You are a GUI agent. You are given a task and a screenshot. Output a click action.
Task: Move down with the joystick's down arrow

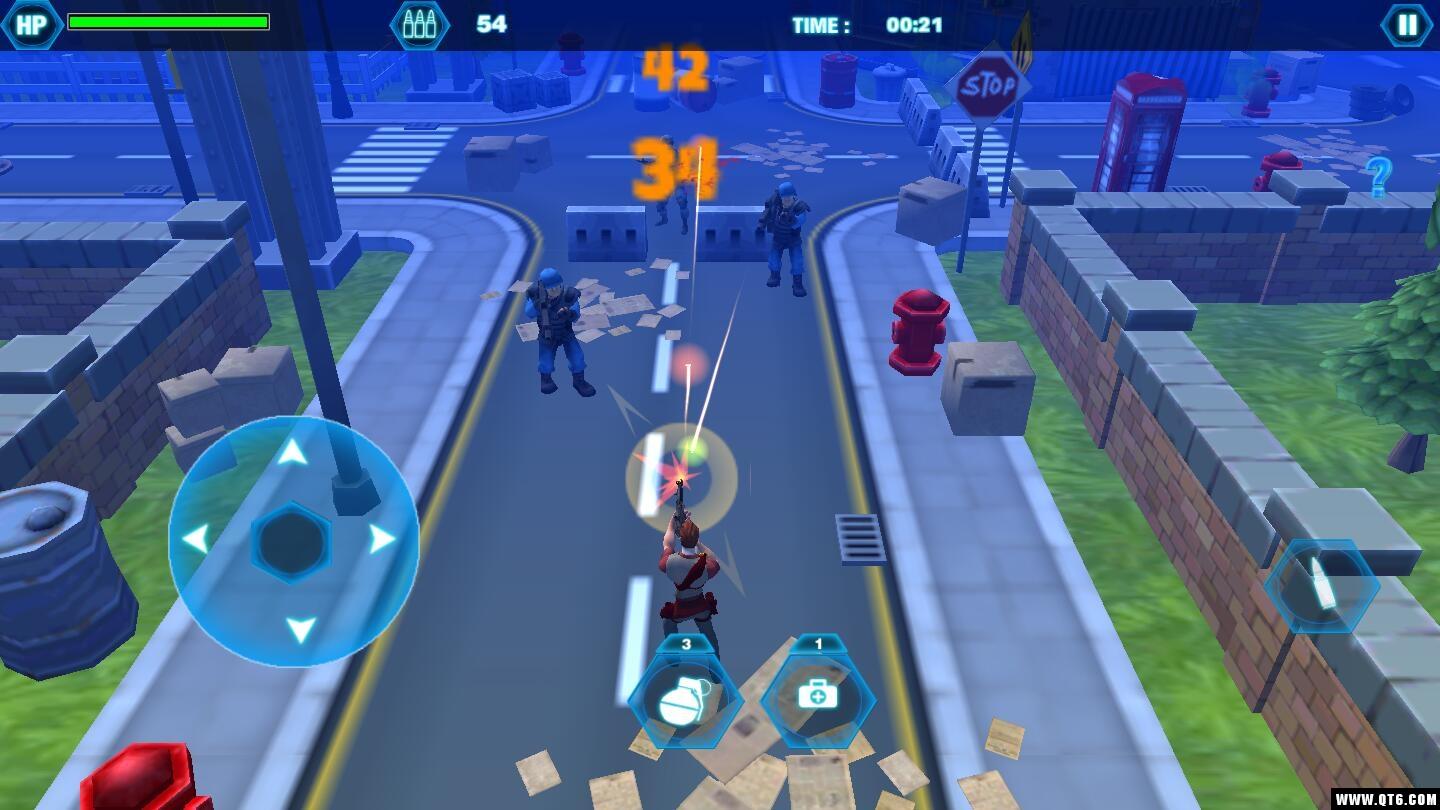pyautogui.click(x=300, y=630)
